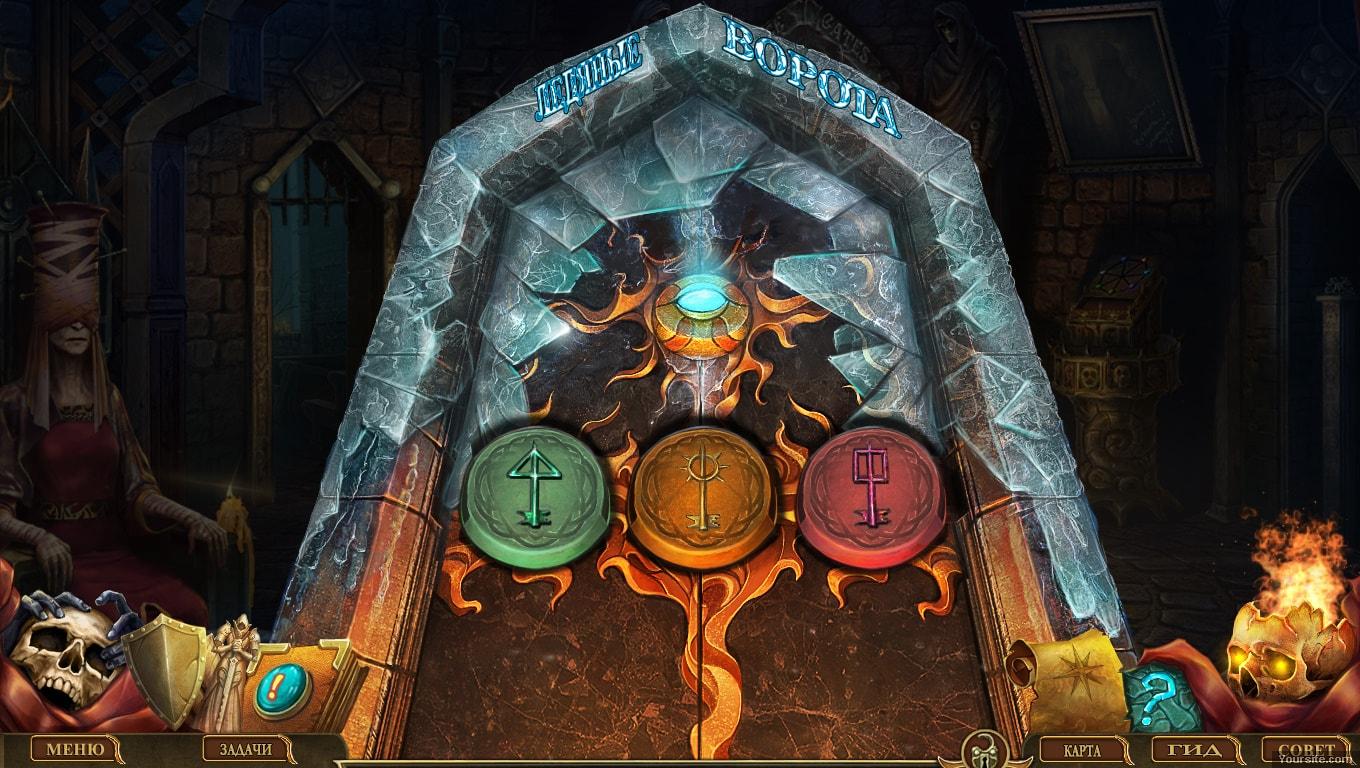The height and width of the screenshot is (768, 1360).
Task: Open the ЗАДАЧИ tasks list
Action: [245, 749]
